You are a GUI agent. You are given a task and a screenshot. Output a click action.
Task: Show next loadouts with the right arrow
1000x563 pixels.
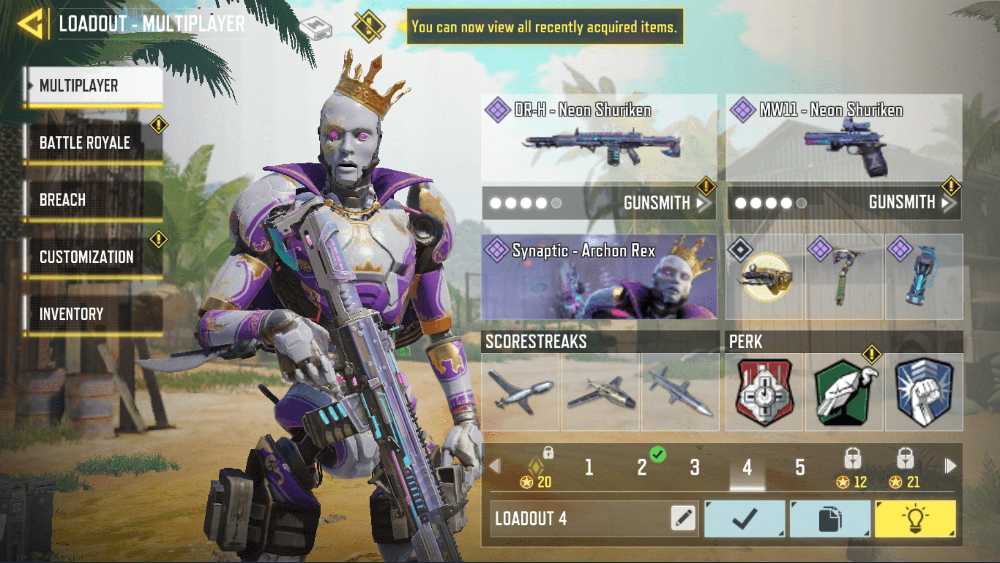click(950, 466)
